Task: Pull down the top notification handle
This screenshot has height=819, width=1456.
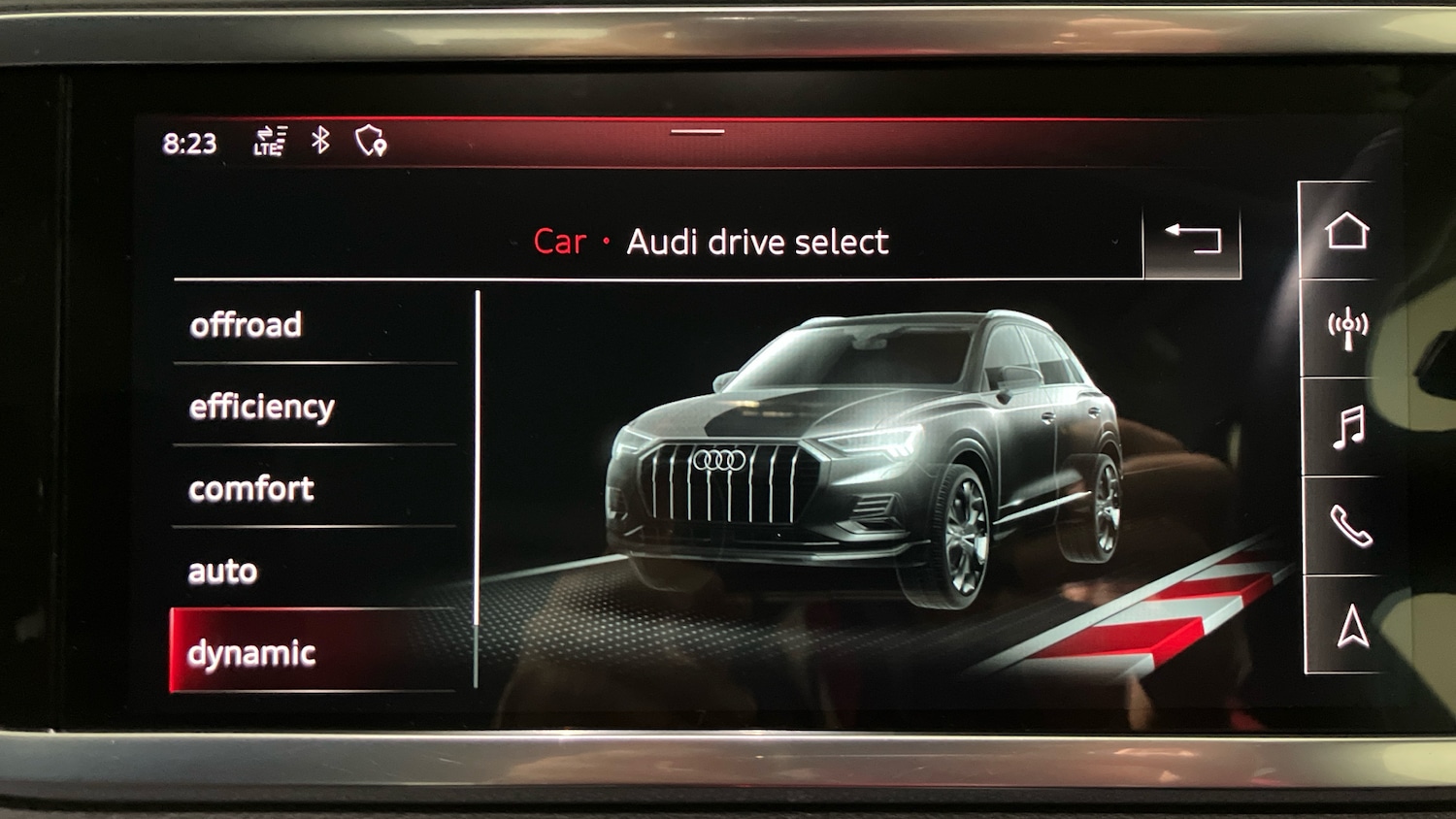Action: [695, 130]
